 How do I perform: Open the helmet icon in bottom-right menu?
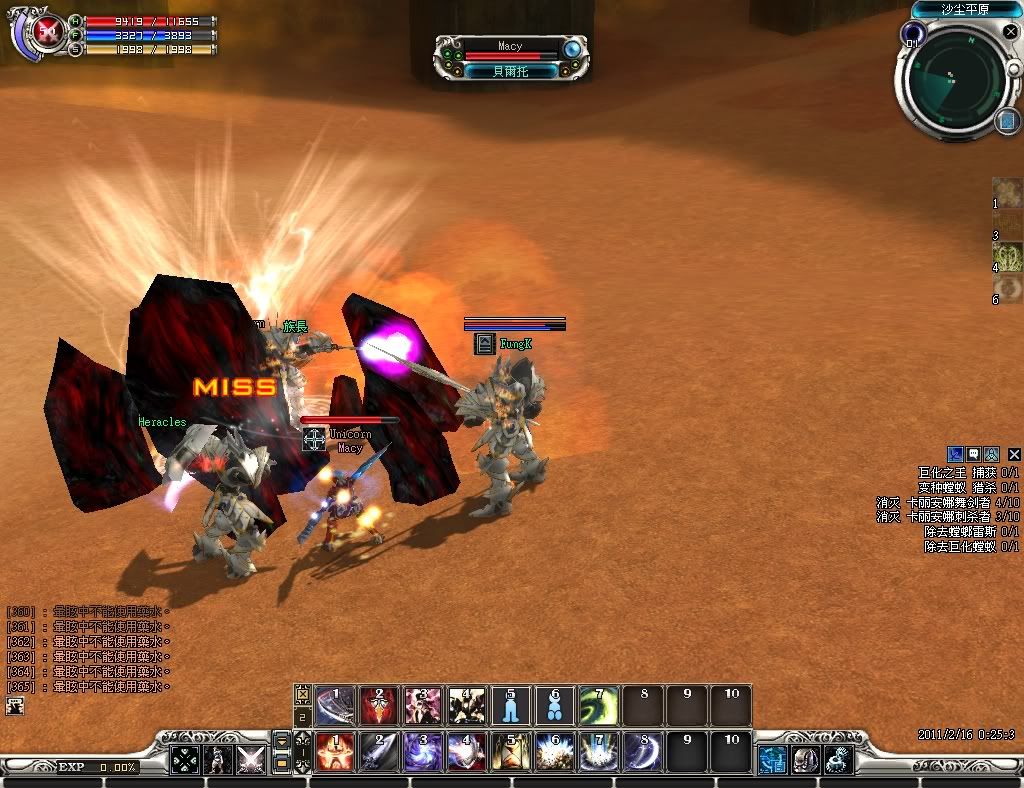click(x=805, y=760)
